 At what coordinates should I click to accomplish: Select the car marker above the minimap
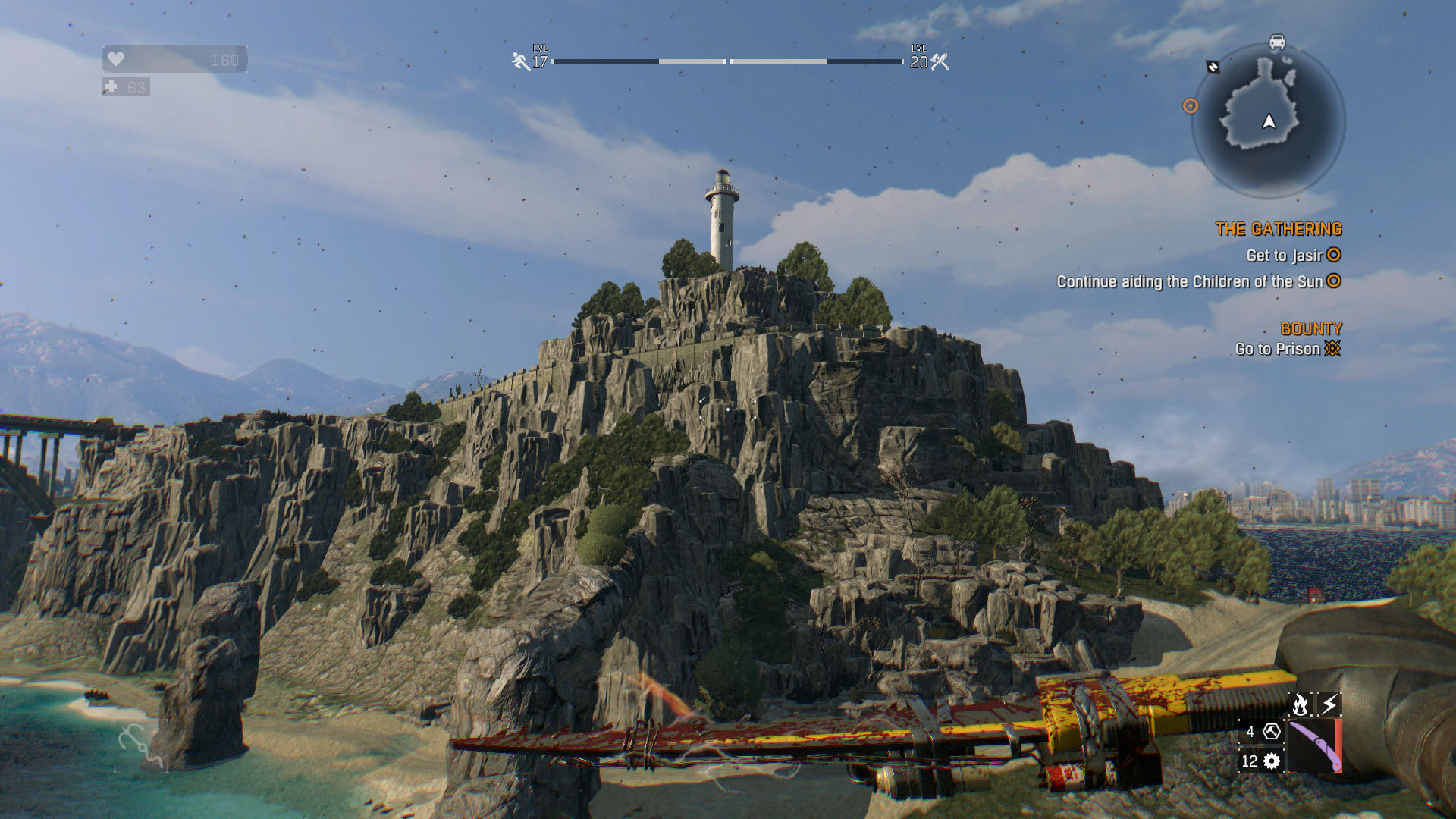[x=1277, y=42]
